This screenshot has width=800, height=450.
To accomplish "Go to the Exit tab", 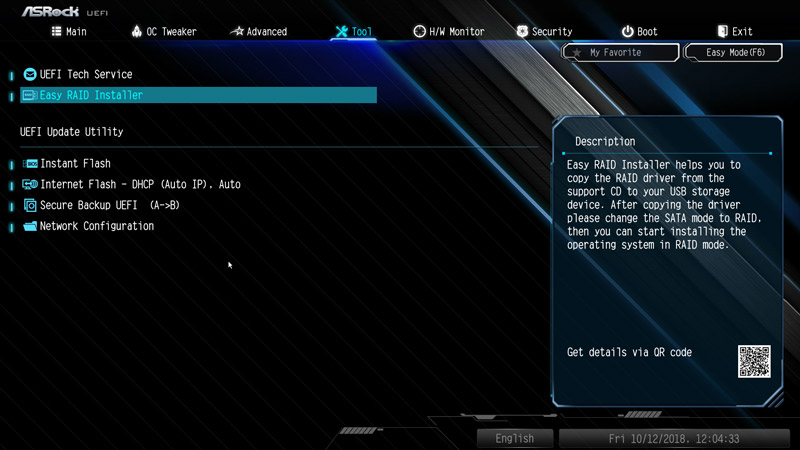I will [735, 32].
